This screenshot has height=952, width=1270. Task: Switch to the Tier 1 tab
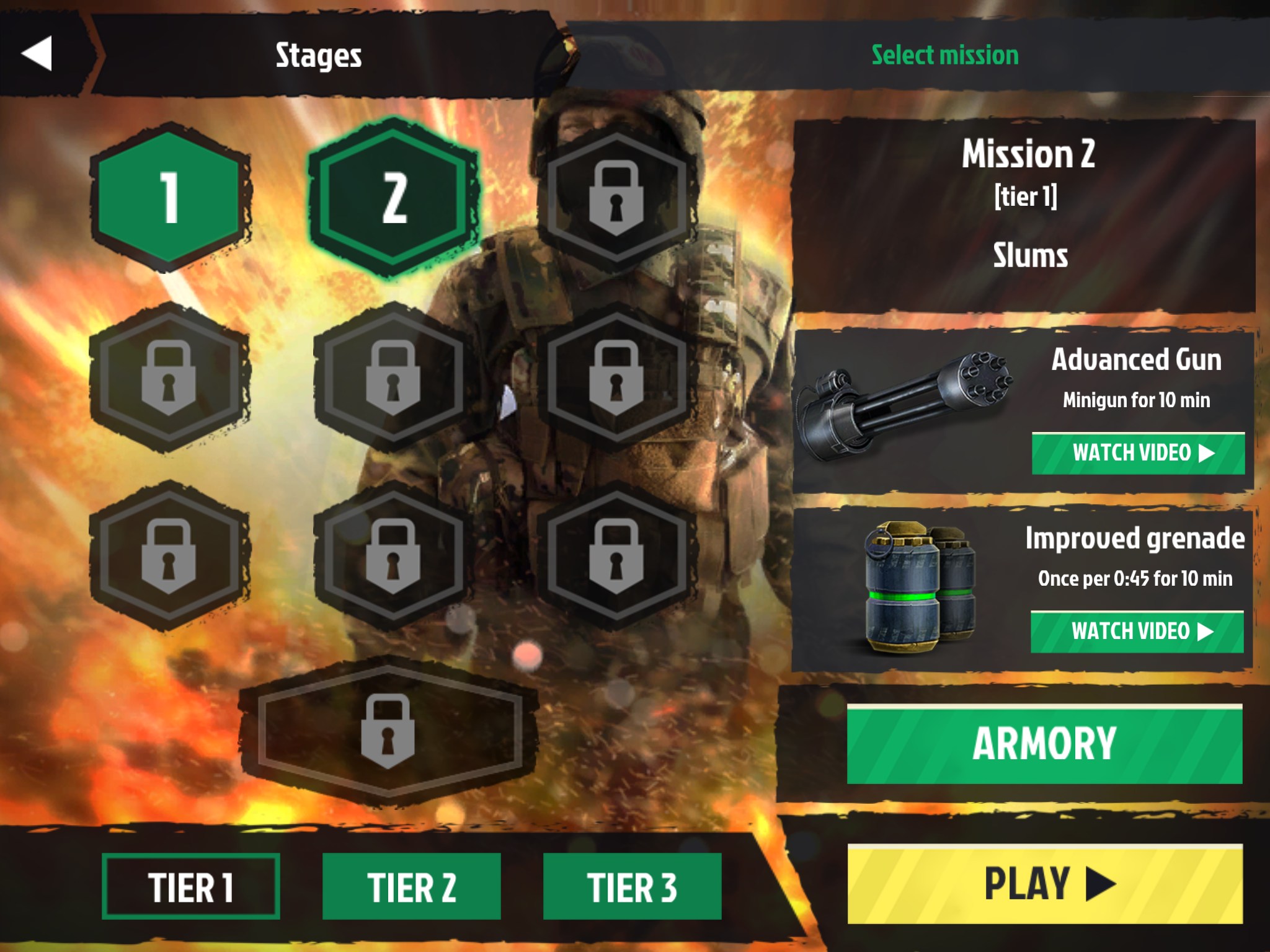tap(190, 886)
